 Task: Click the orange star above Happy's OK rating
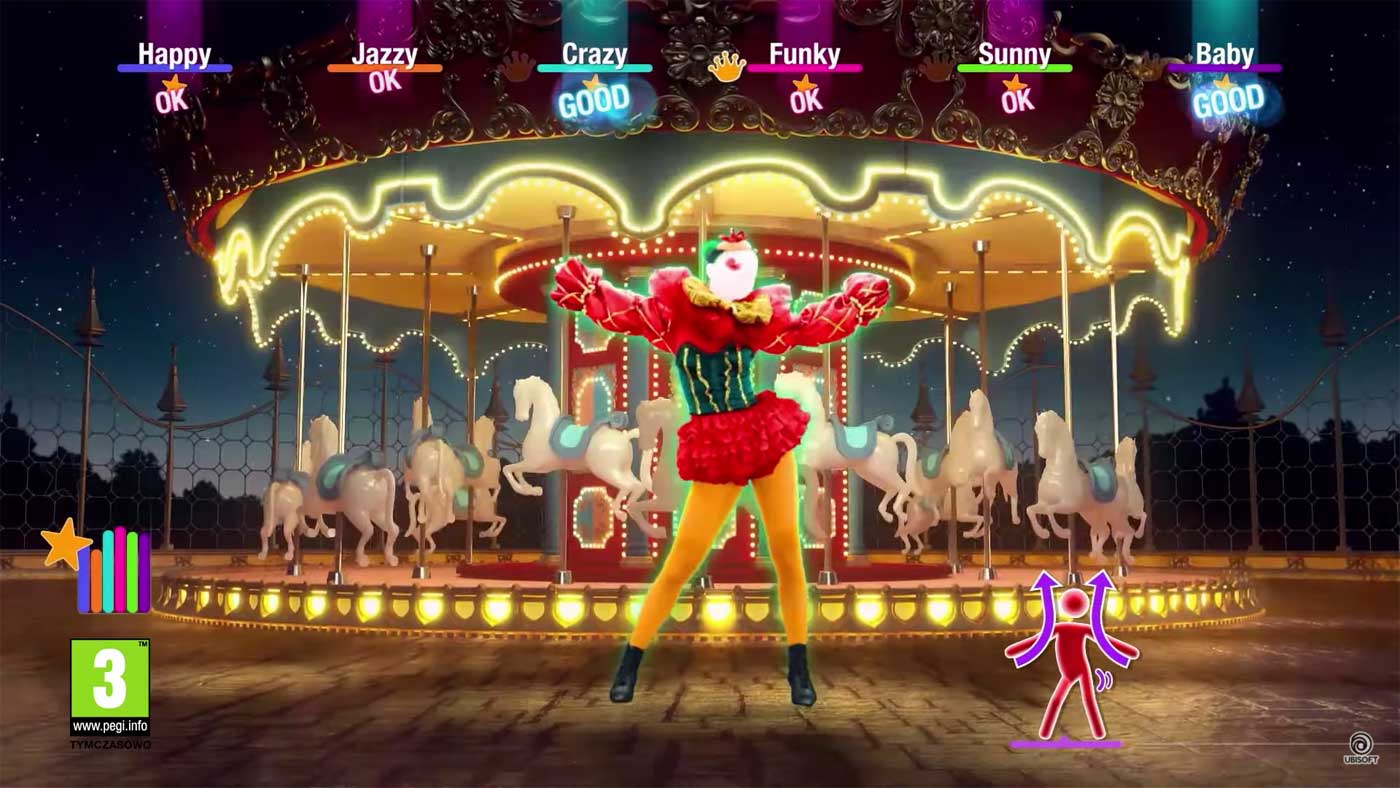(172, 83)
